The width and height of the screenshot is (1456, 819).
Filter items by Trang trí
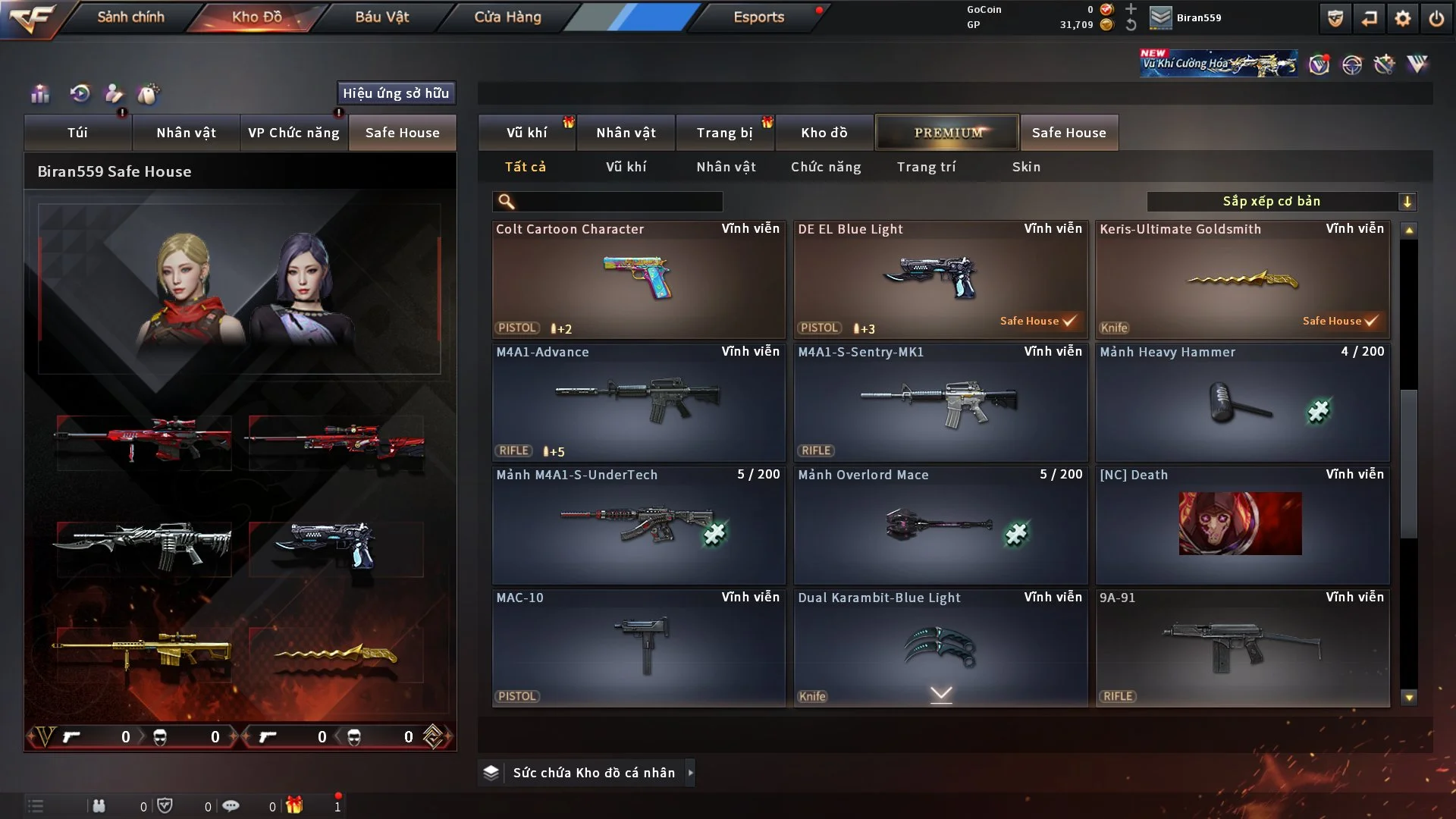[x=926, y=167]
